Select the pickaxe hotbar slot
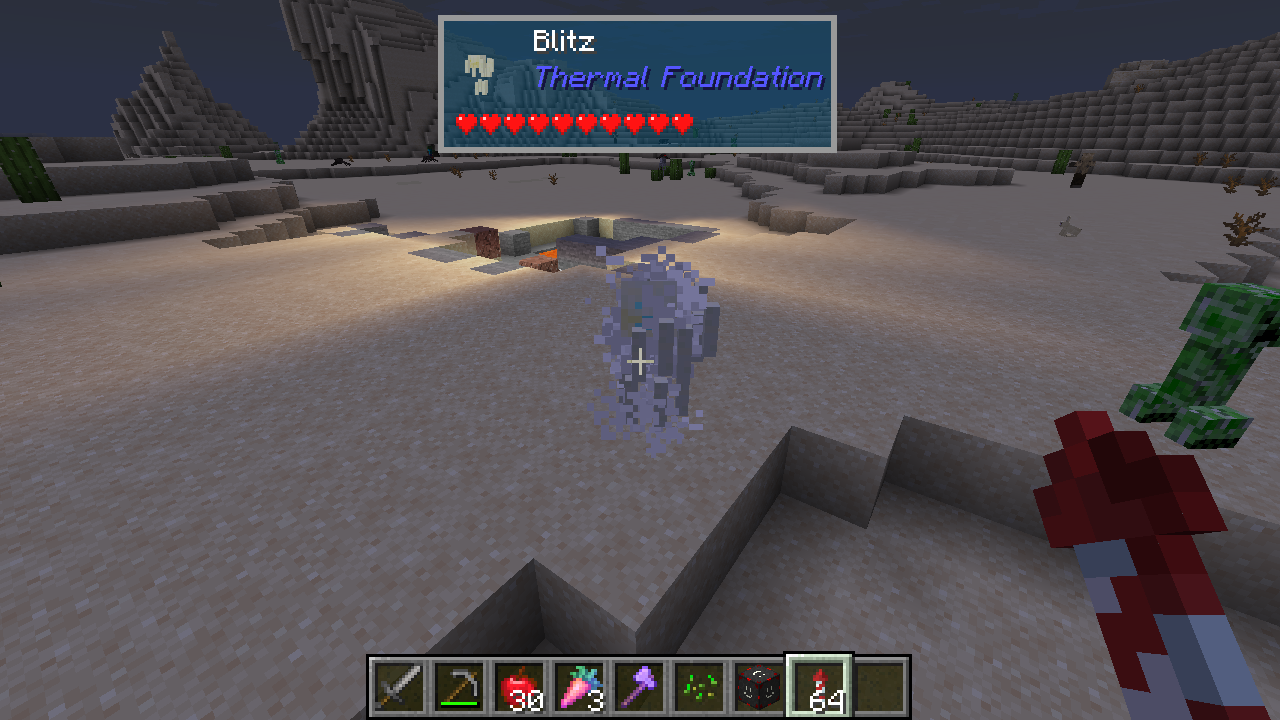This screenshot has width=1280, height=720. pyautogui.click(x=460, y=687)
